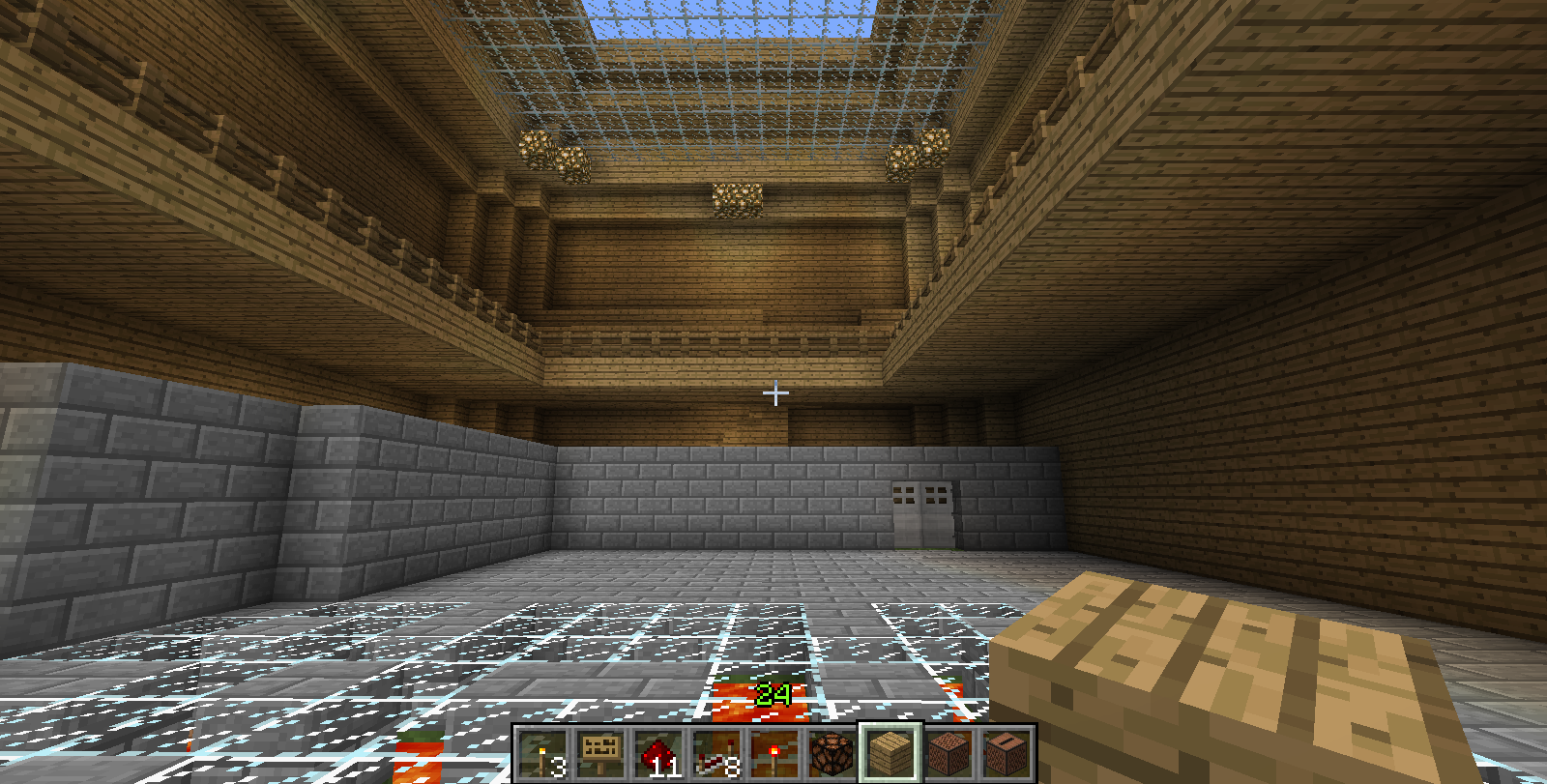The width and height of the screenshot is (1547, 784).
Task: Select the wooden sign hotbar slot
Action: tap(600, 754)
